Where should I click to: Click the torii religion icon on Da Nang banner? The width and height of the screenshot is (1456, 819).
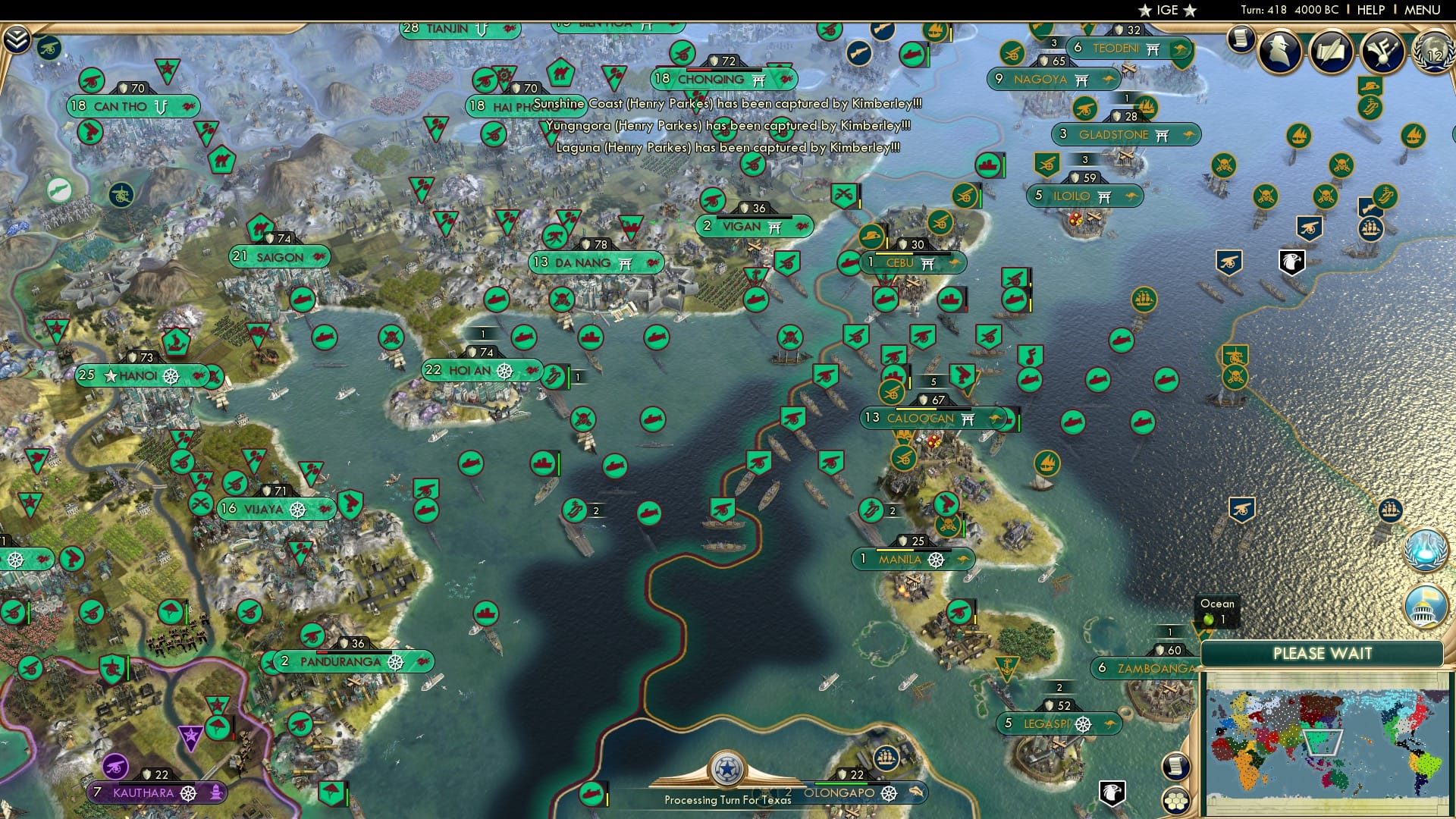coord(625,262)
